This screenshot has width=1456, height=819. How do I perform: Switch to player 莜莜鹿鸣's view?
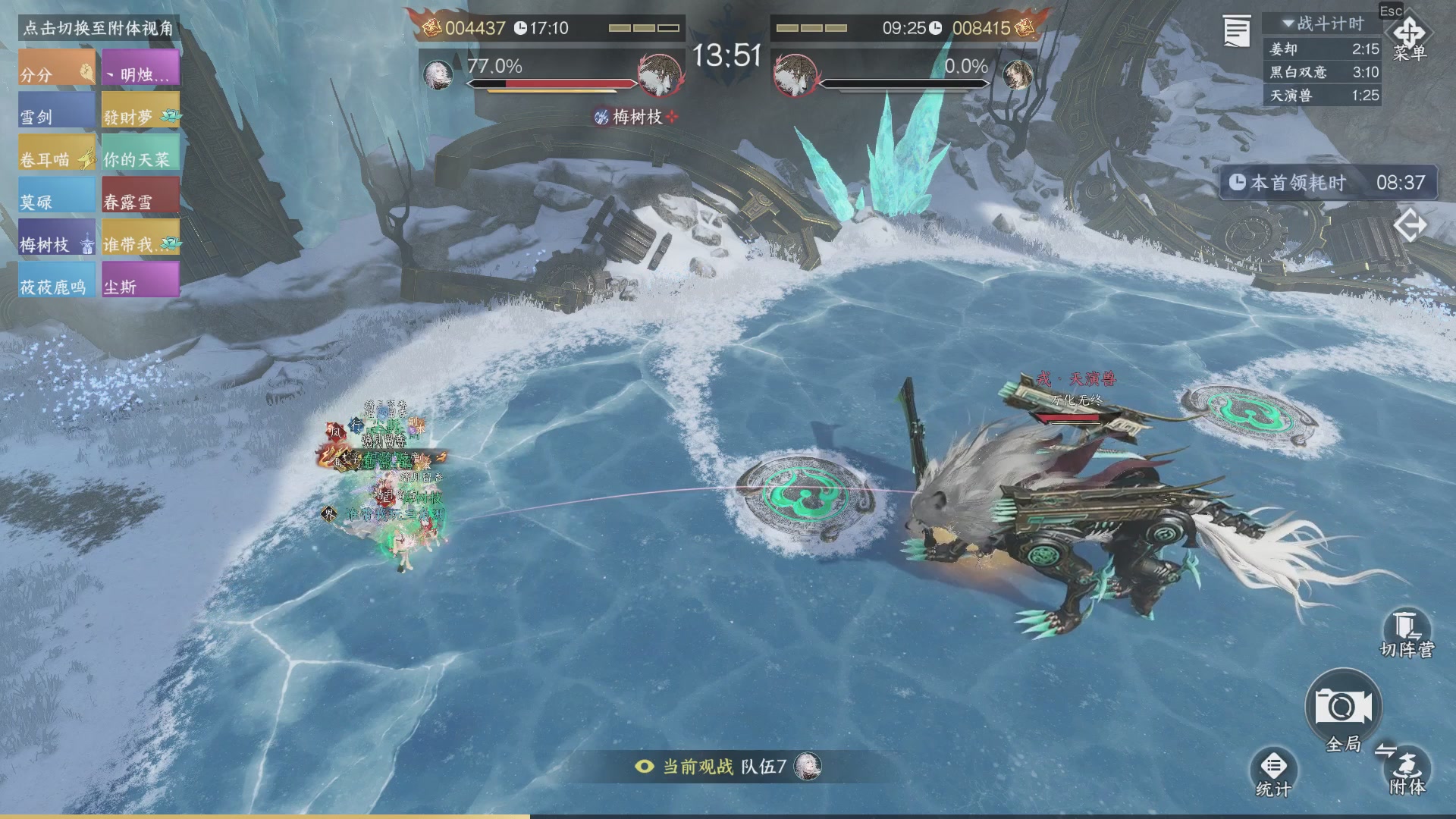click(57, 281)
